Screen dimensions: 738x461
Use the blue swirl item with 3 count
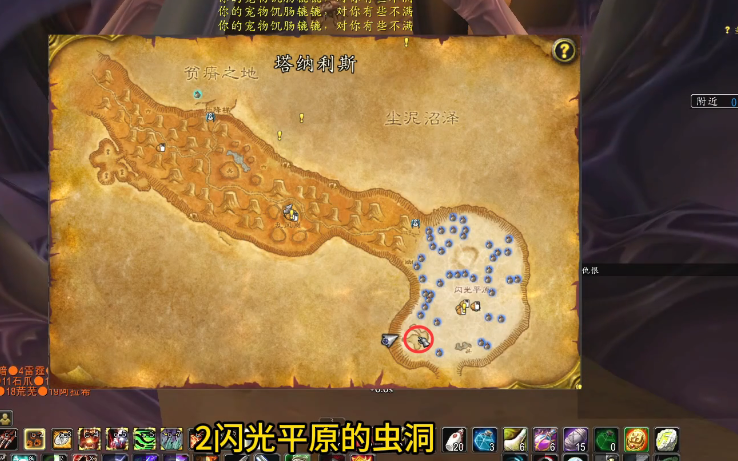point(485,439)
